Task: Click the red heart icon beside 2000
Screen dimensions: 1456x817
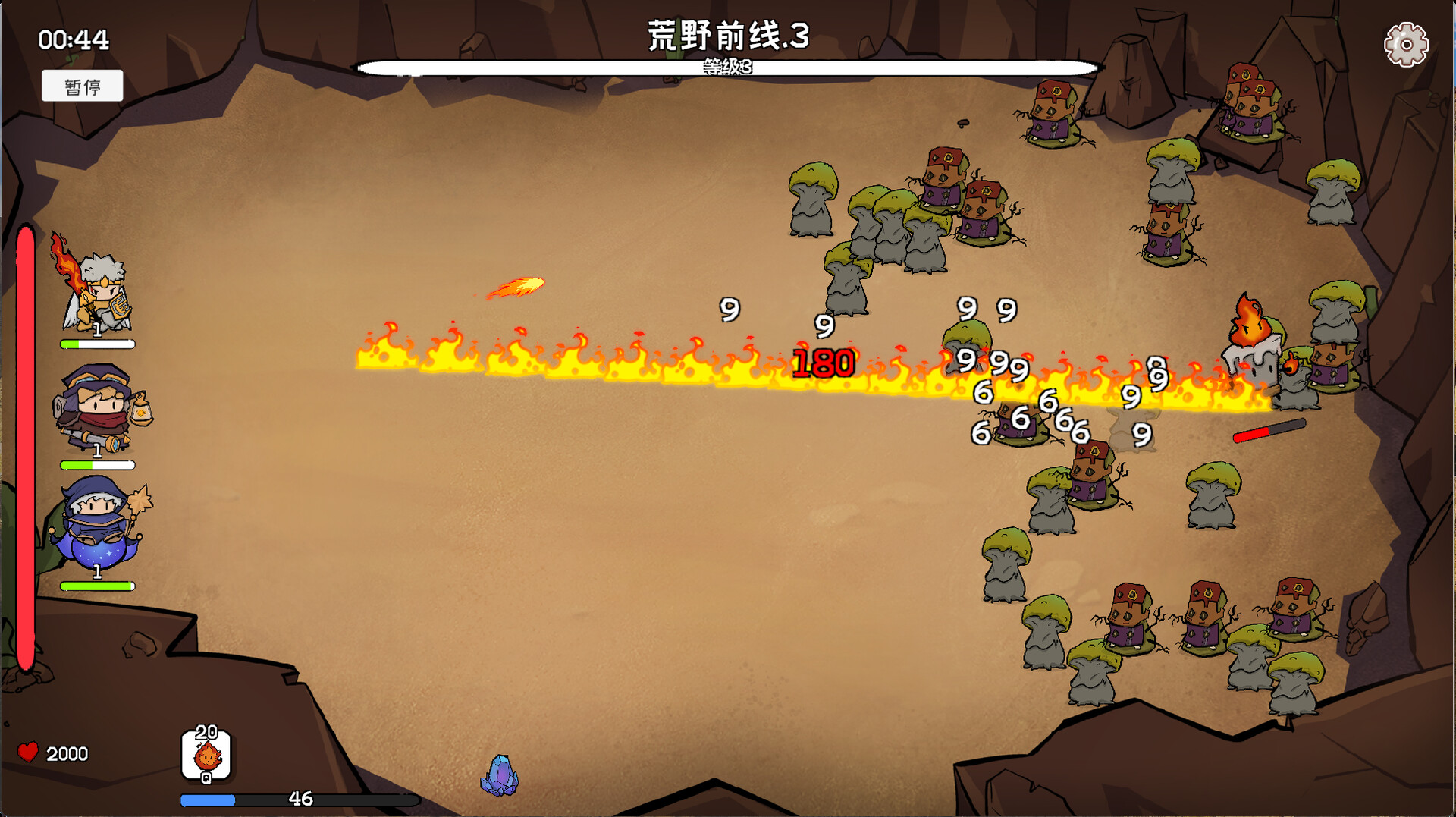Action: [x=28, y=753]
